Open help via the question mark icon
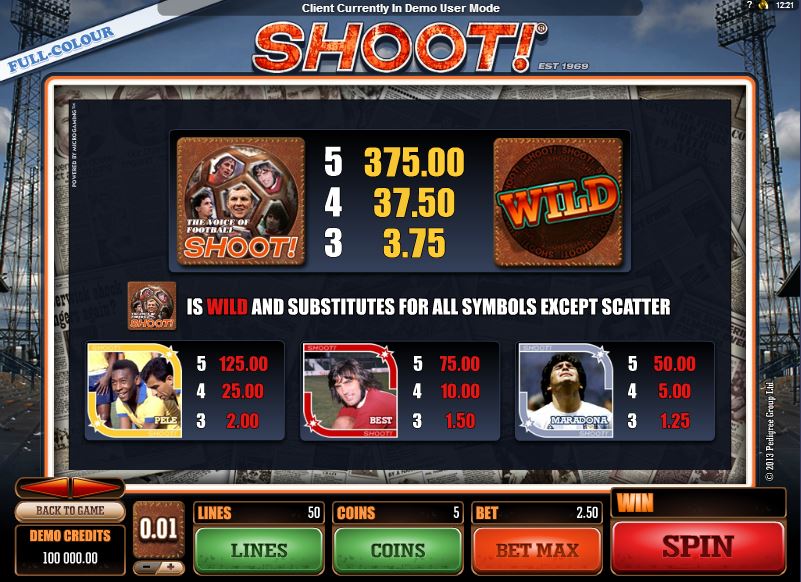 pos(749,7)
